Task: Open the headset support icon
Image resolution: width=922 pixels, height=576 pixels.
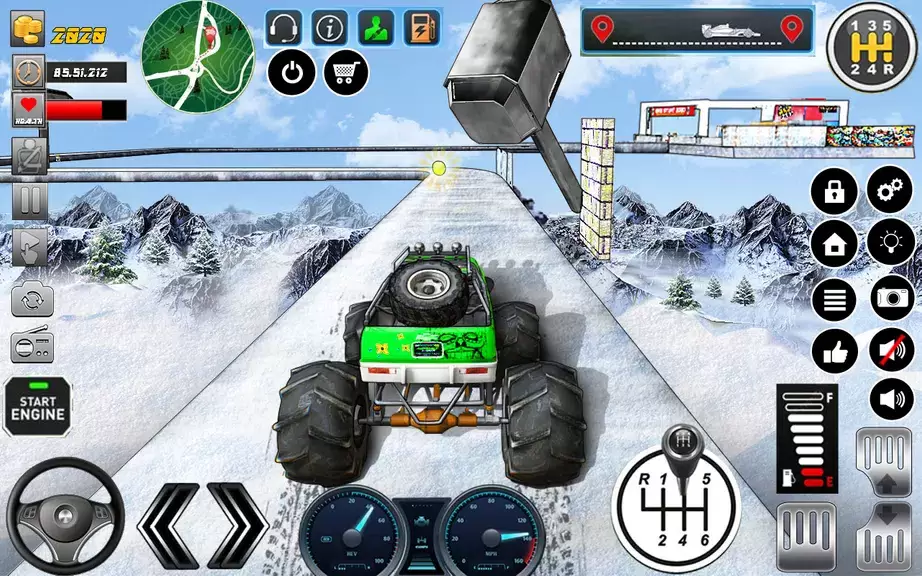Action: (x=286, y=28)
